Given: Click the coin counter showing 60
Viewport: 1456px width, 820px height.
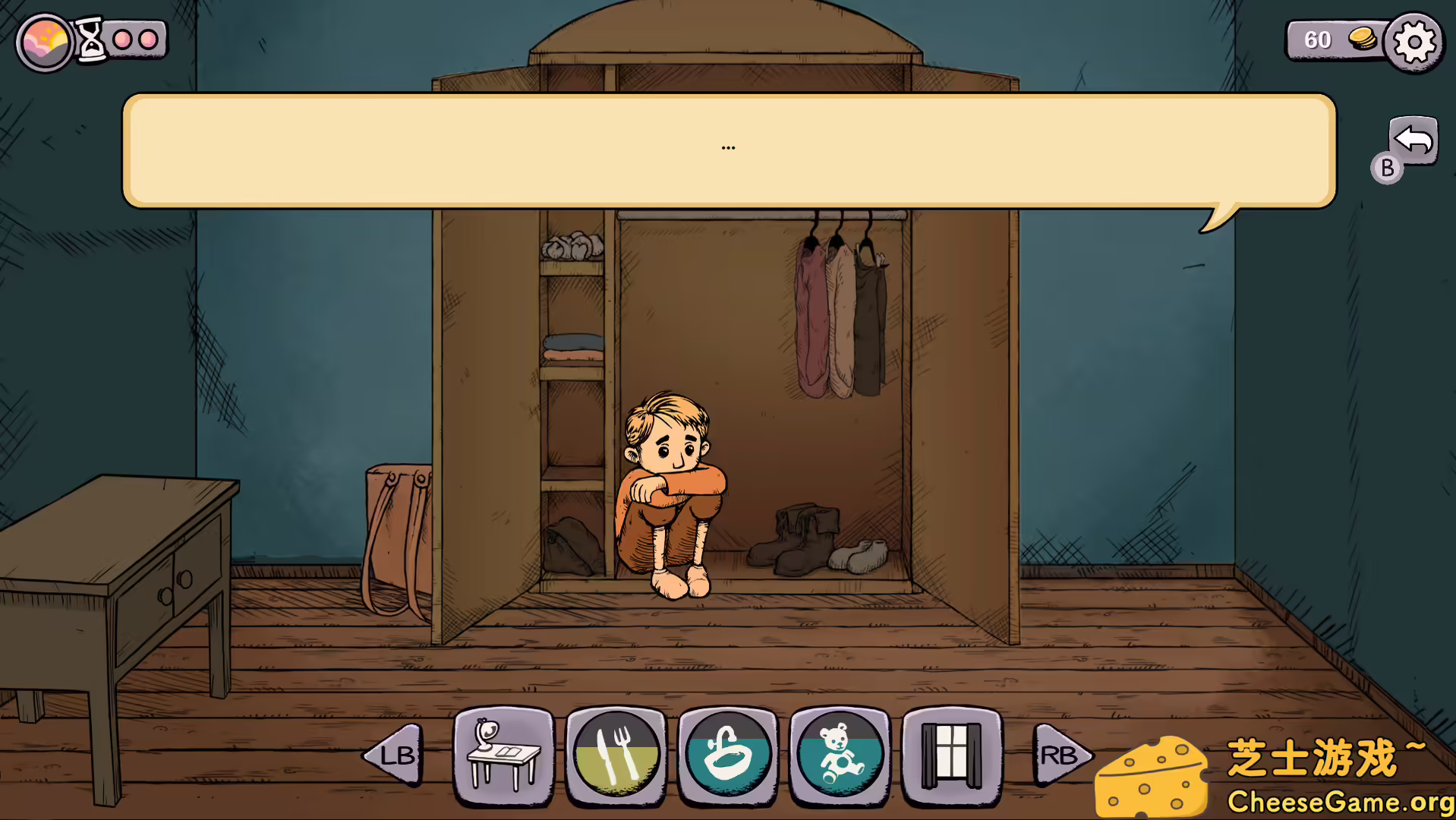Looking at the screenshot, I should pyautogui.click(x=1319, y=39).
